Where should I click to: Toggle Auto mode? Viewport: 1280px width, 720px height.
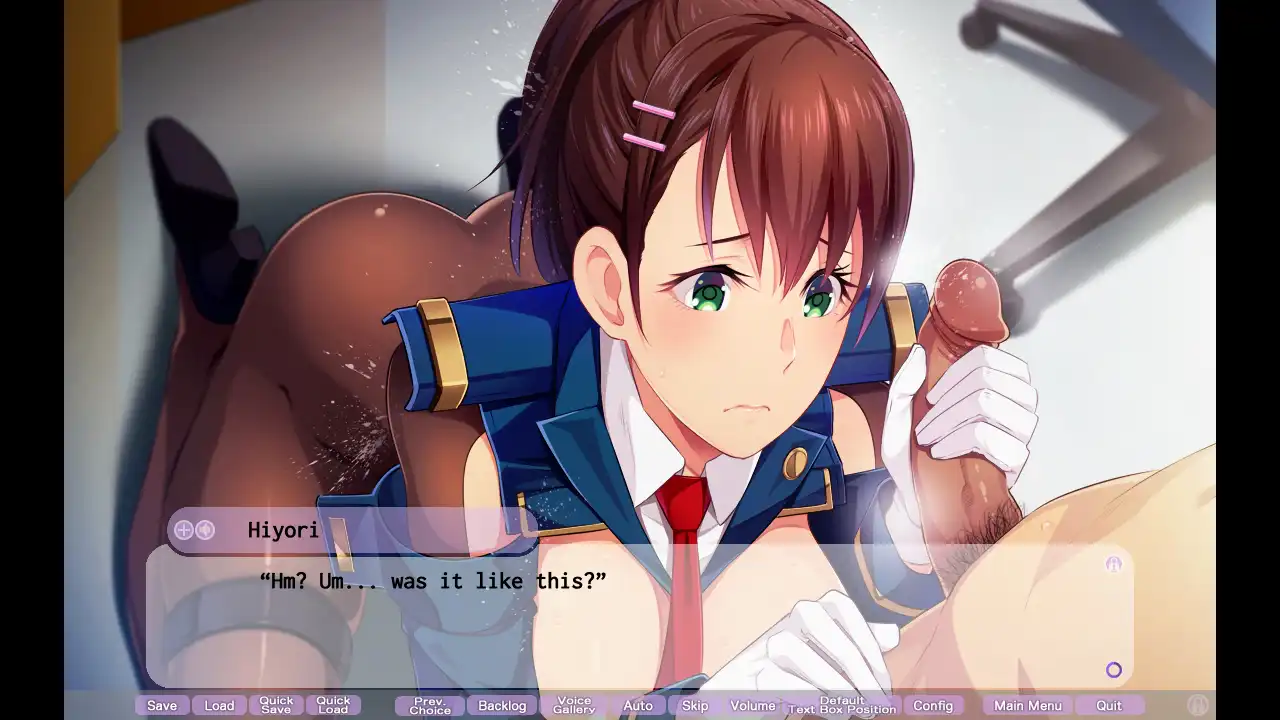[x=638, y=706]
